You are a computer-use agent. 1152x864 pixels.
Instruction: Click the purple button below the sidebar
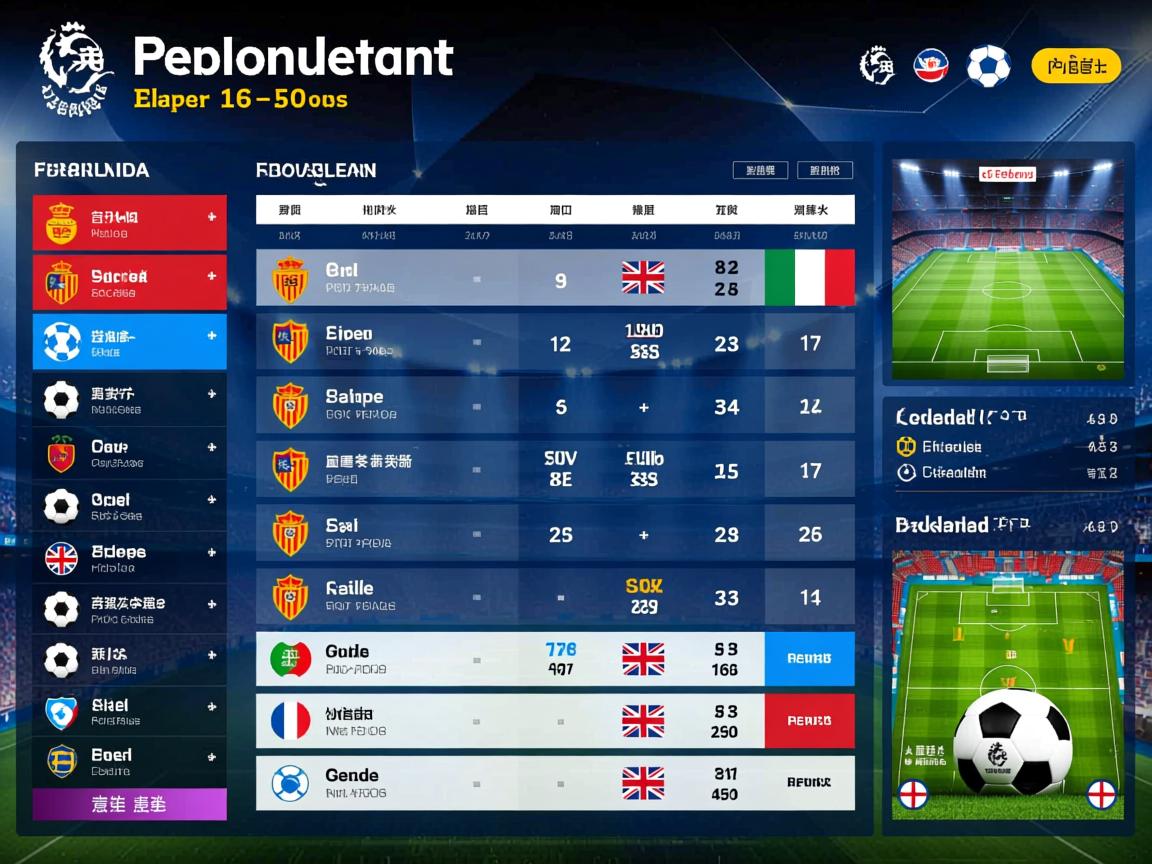[130, 804]
